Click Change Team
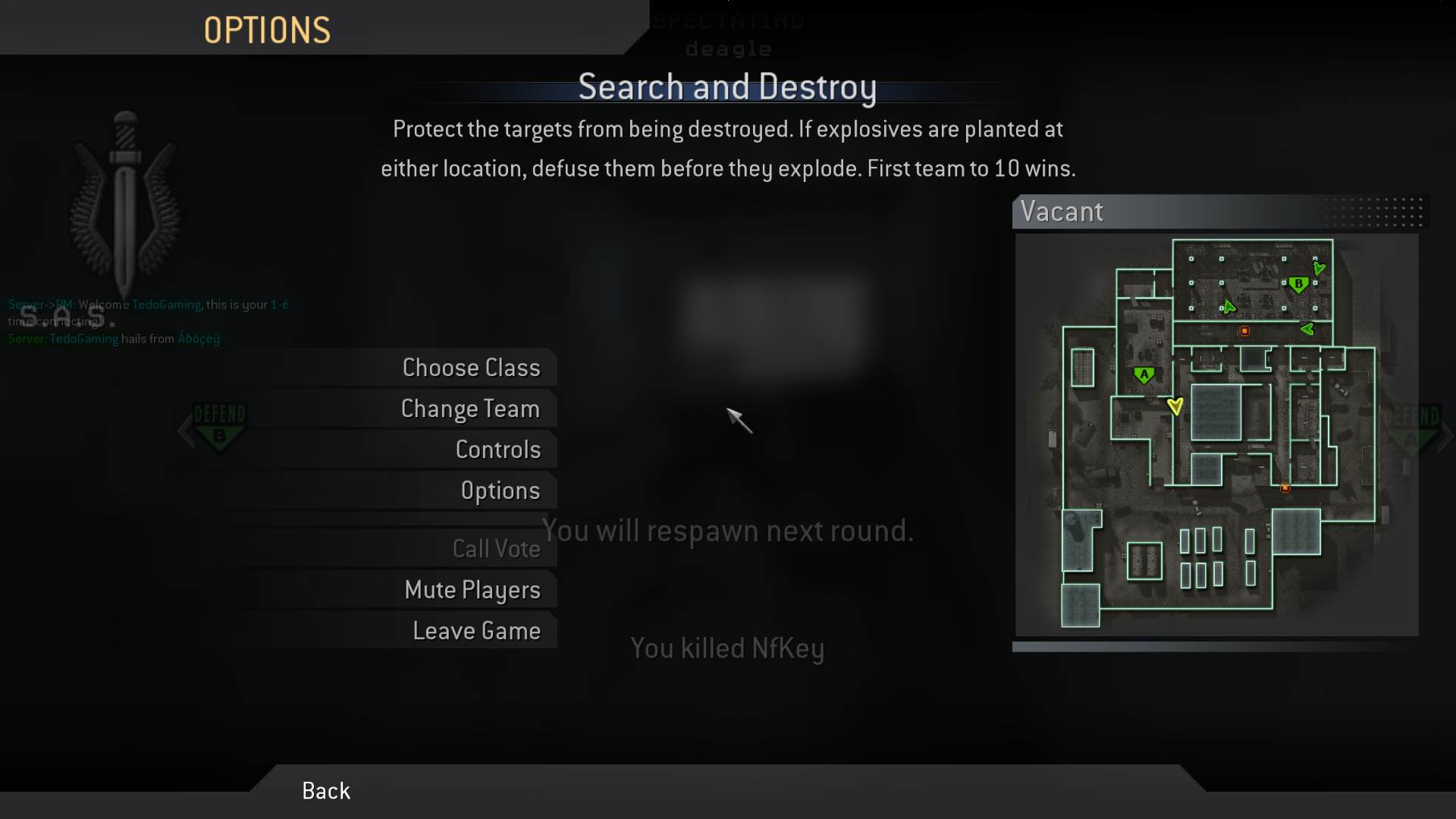1456x819 pixels. point(470,408)
